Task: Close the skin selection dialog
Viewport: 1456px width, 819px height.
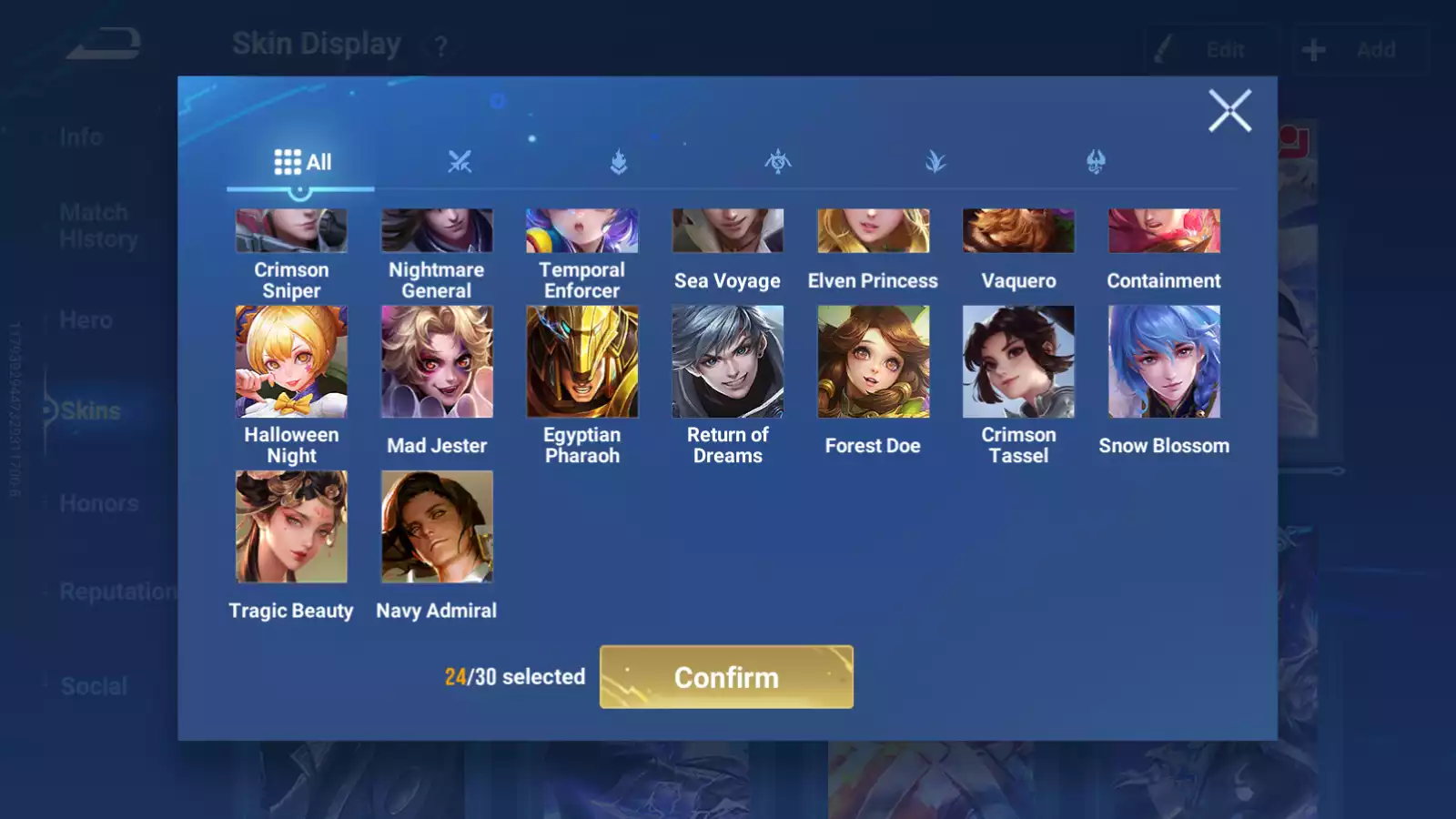Action: pyautogui.click(x=1229, y=111)
